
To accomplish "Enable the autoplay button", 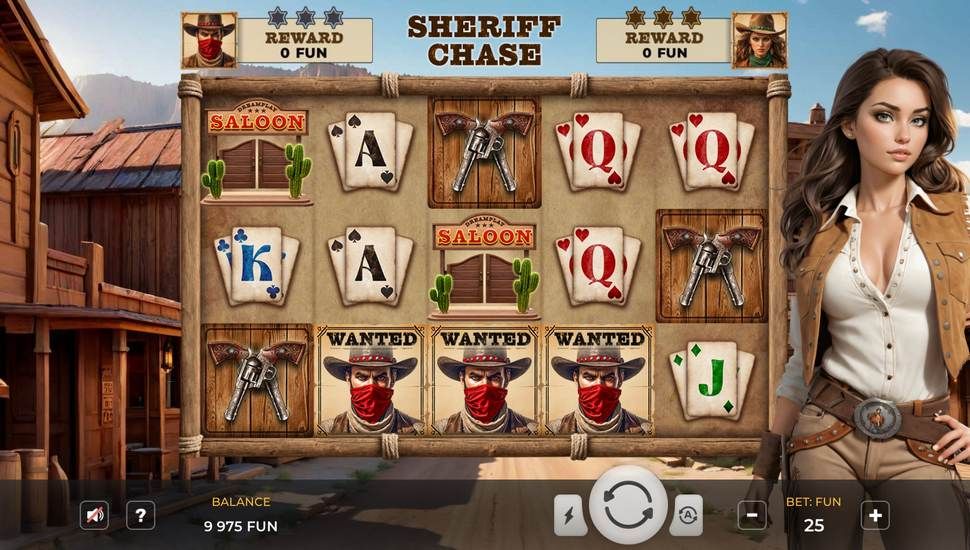I will (x=686, y=515).
